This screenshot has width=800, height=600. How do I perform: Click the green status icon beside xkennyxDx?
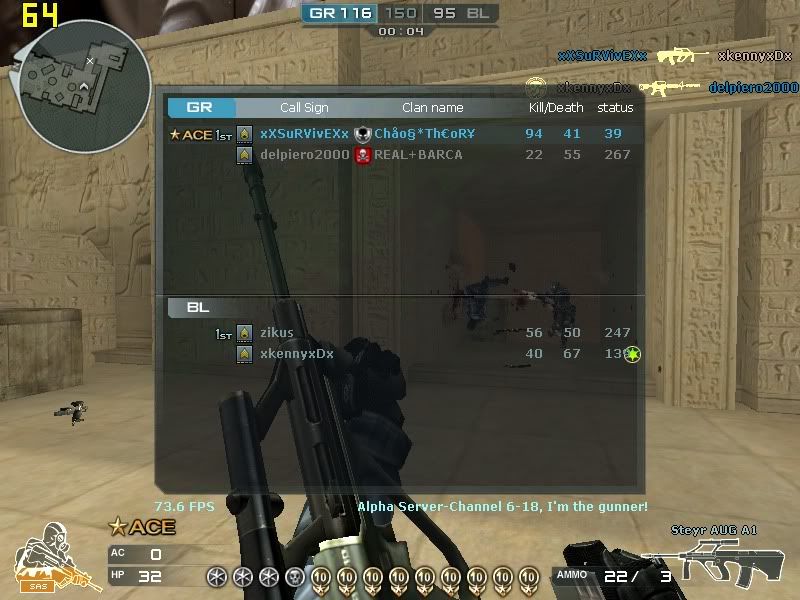click(x=632, y=354)
